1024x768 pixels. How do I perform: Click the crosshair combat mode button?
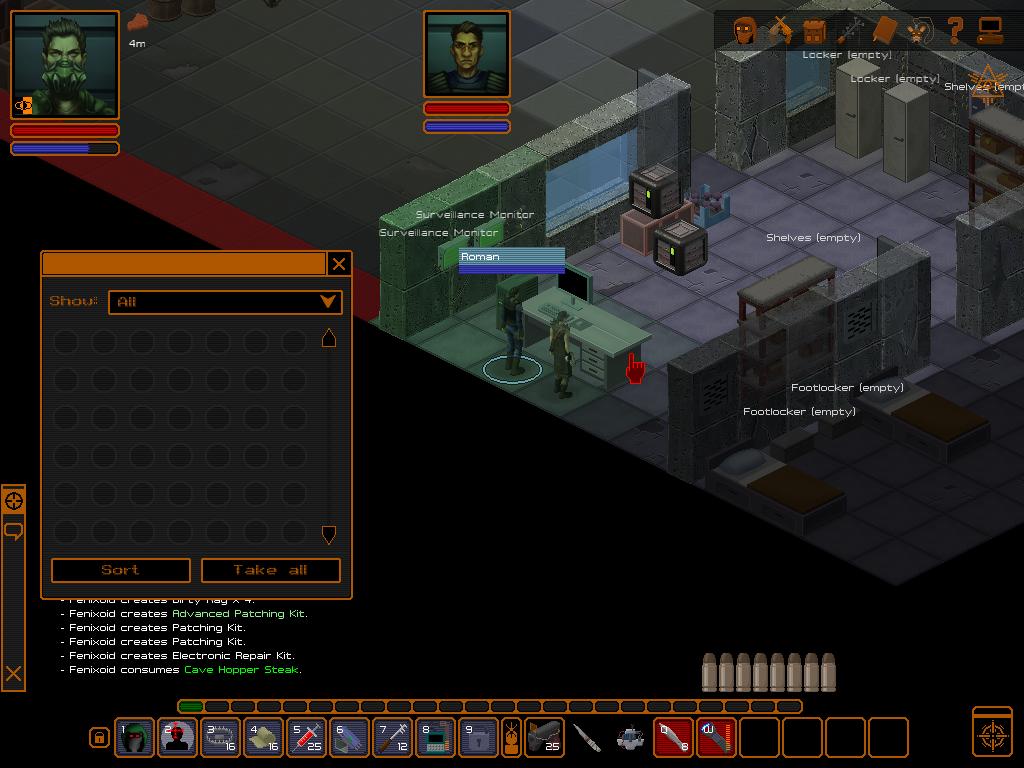pos(992,733)
